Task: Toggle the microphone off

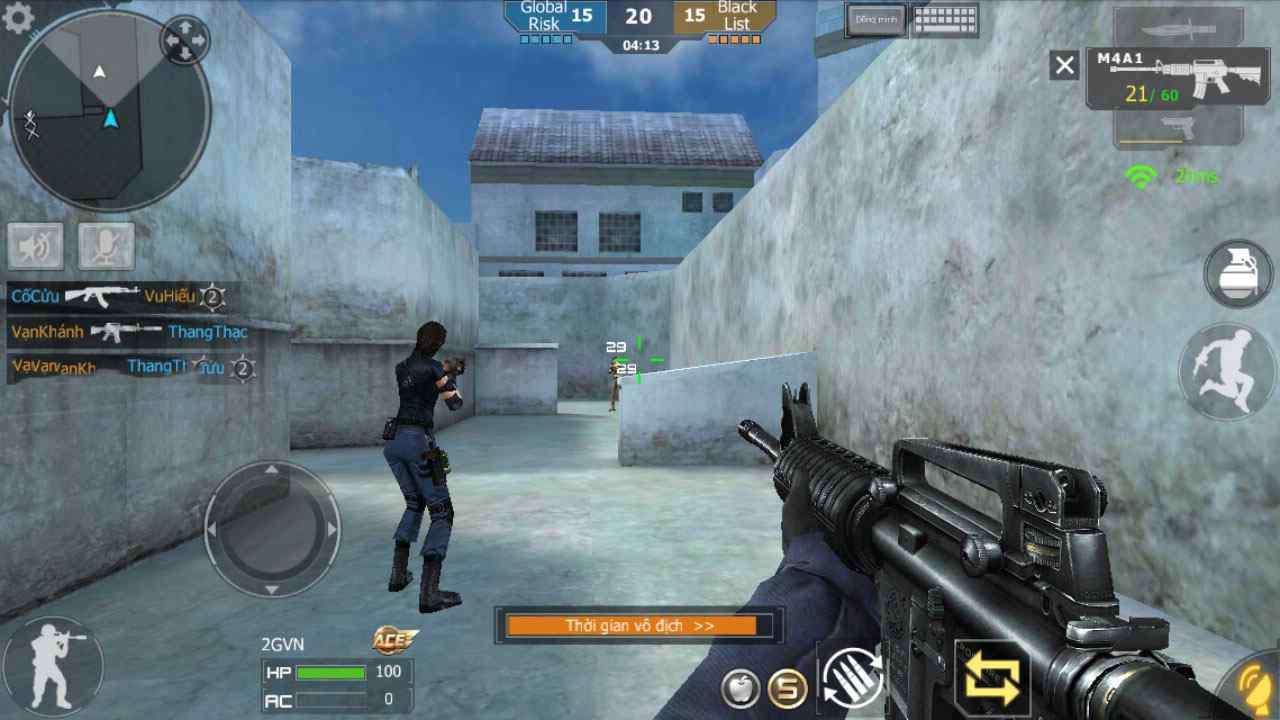Action: (x=105, y=246)
